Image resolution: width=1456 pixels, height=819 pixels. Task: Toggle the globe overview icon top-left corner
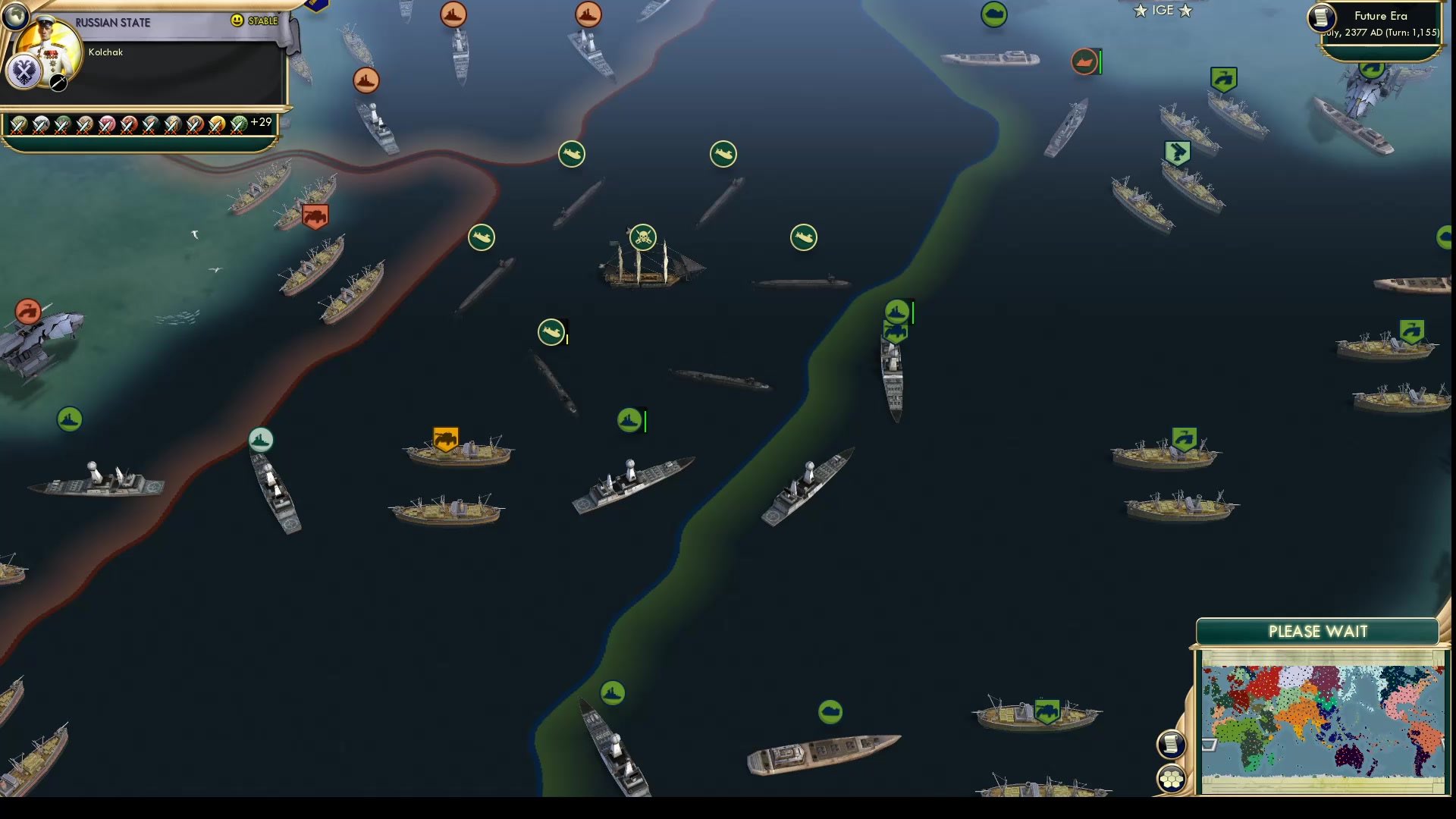pyautogui.click(x=15, y=15)
